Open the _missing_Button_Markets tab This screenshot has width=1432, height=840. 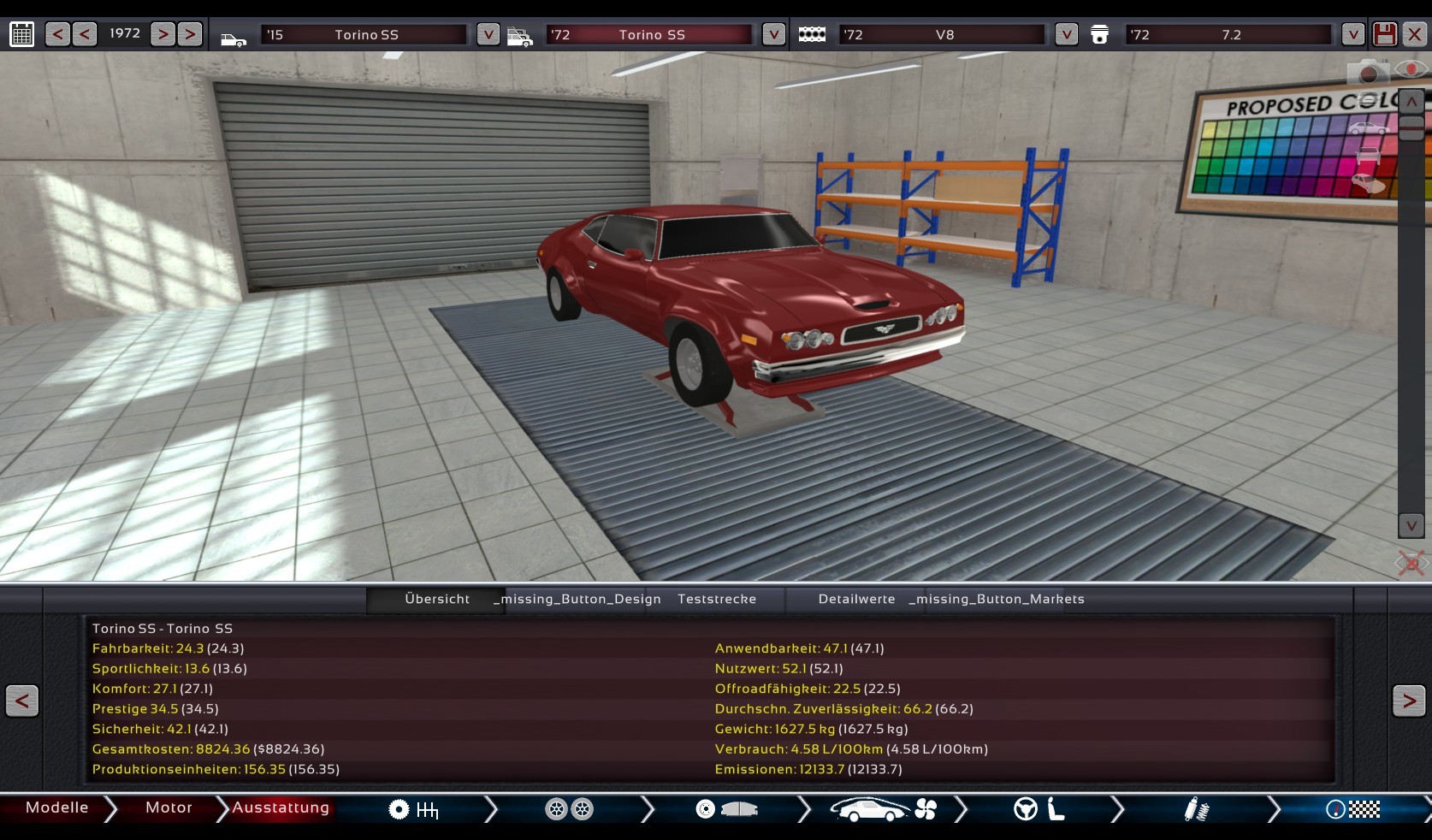997,600
